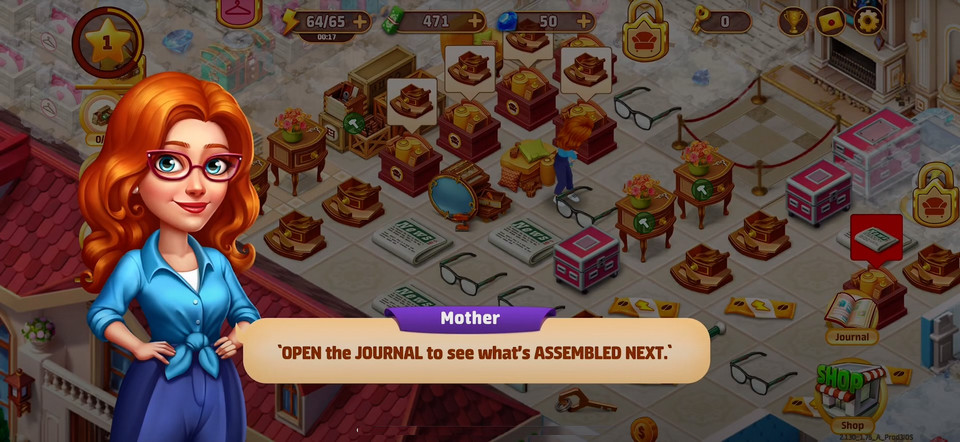The height and width of the screenshot is (442, 960).
Task: Open the settings gear
Action: coord(868,20)
